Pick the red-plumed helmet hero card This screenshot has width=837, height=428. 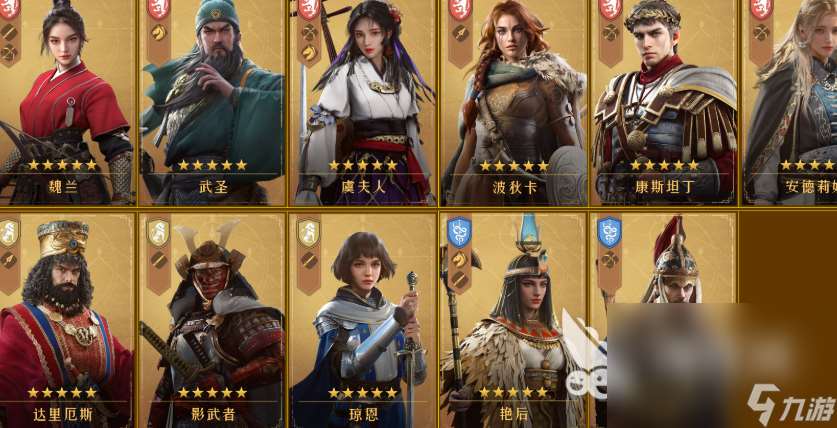click(664, 270)
